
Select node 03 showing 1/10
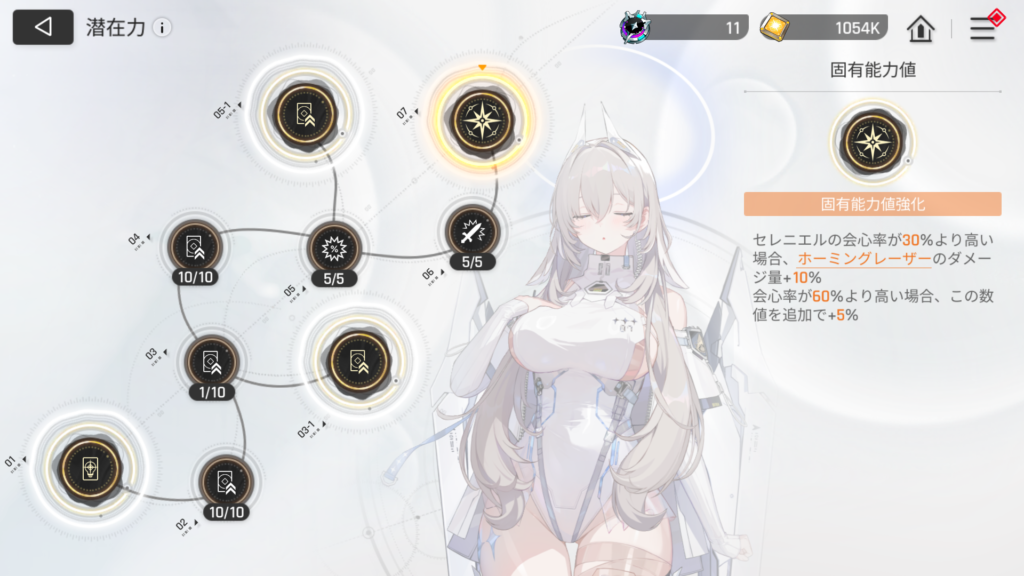(212, 361)
